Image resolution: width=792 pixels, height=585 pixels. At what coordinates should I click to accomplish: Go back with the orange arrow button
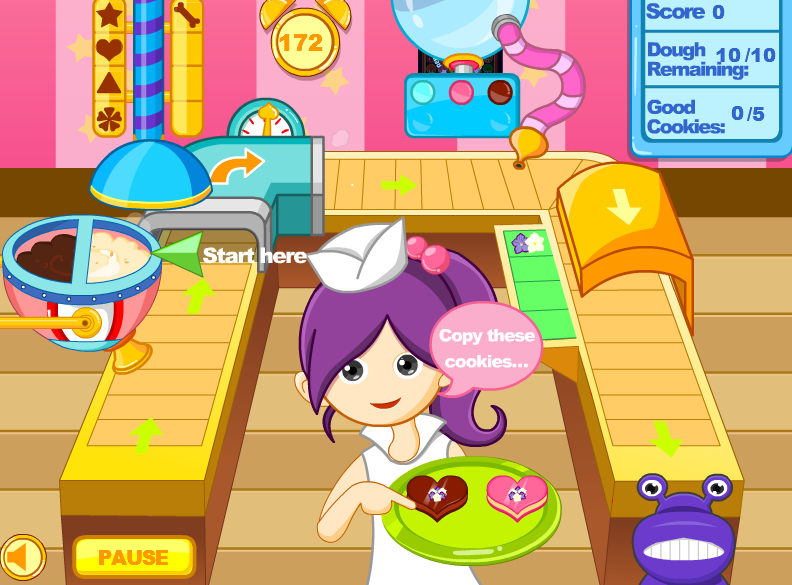(22, 556)
